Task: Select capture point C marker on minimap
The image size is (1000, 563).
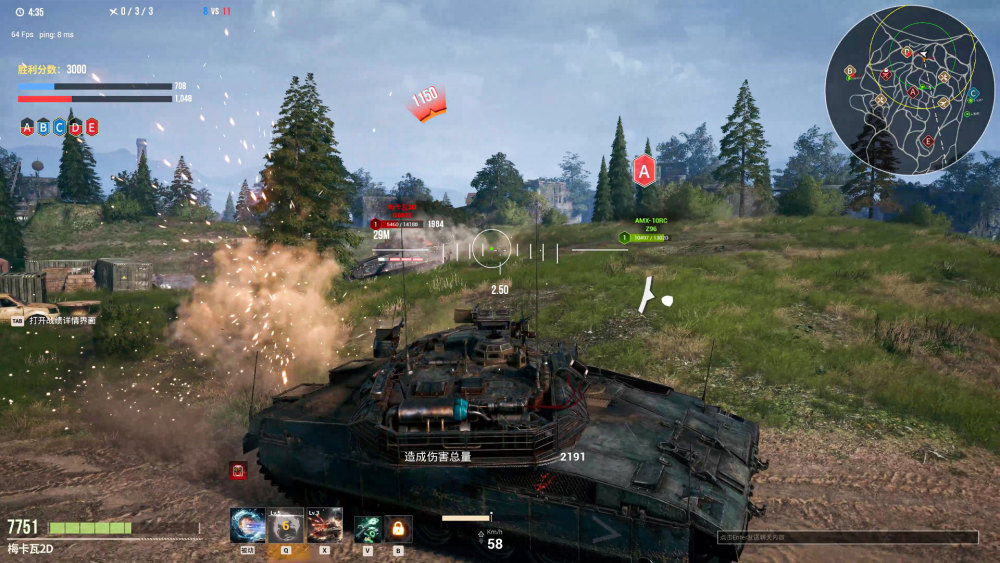Action: [974, 93]
